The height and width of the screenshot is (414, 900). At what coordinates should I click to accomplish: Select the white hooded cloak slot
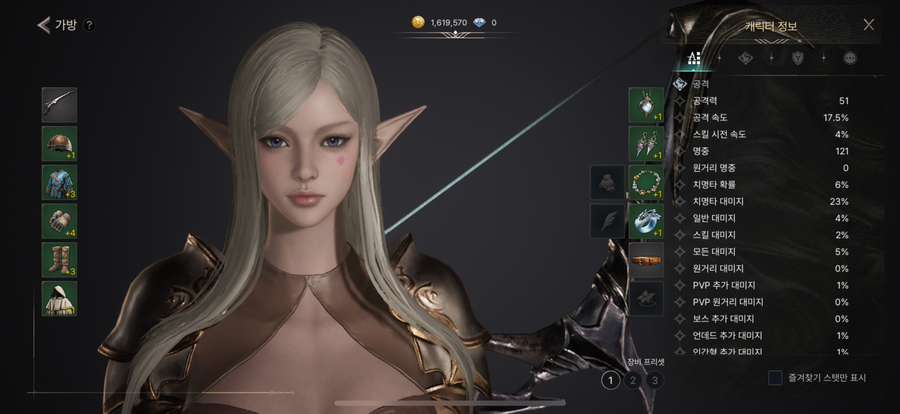(x=59, y=298)
